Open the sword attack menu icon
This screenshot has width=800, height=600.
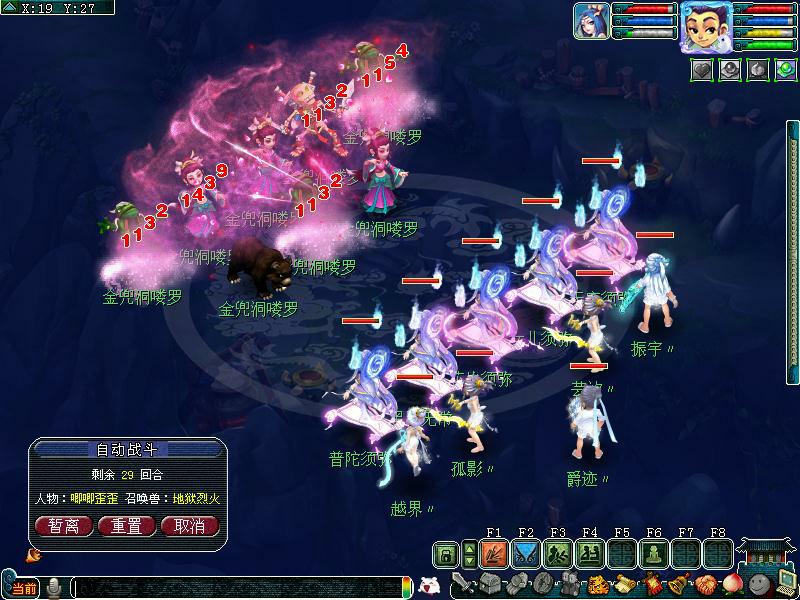[461, 584]
